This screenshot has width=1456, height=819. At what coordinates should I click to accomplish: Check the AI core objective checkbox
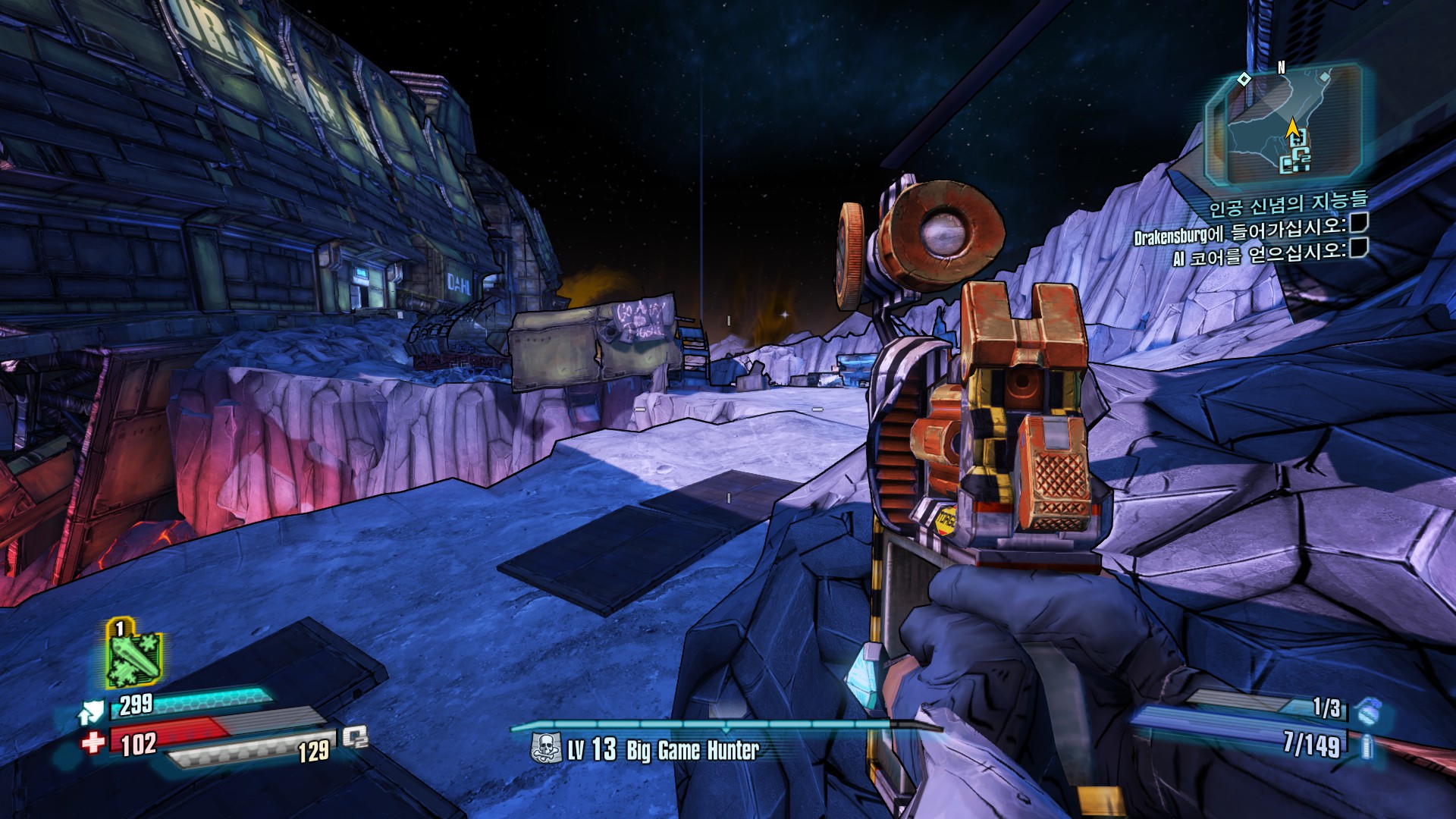1359,247
